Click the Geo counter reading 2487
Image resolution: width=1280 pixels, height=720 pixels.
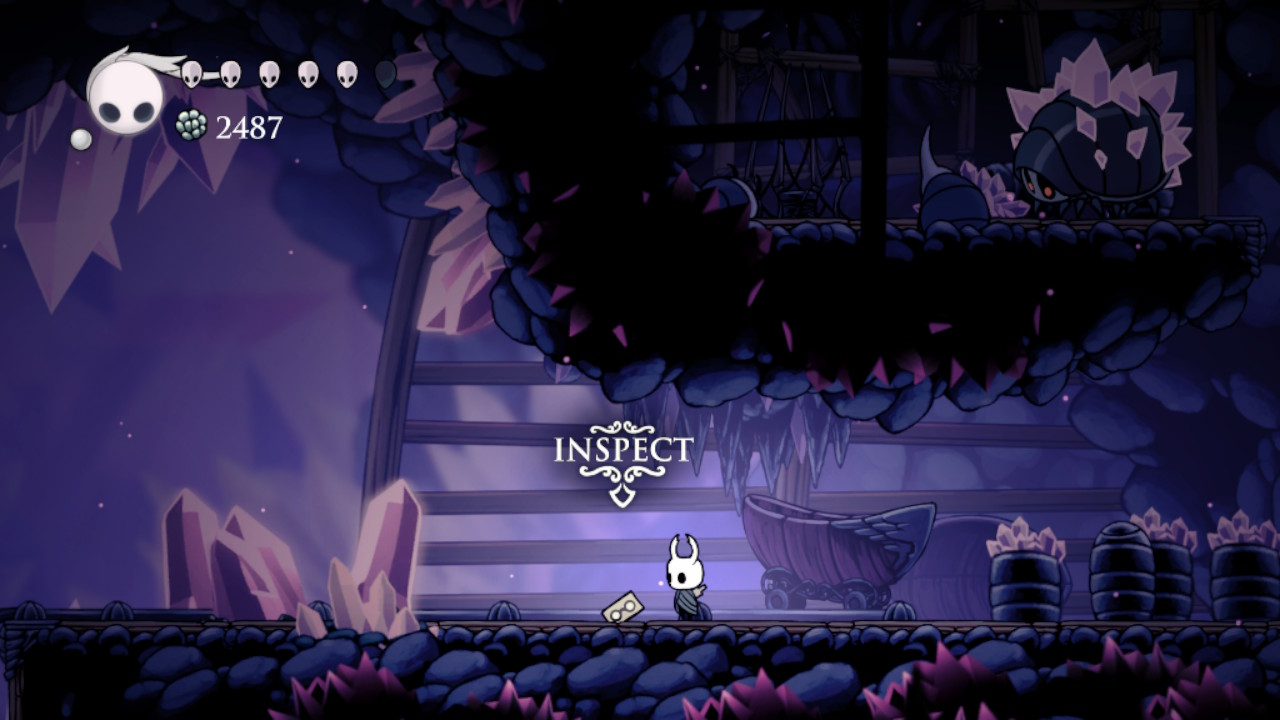coord(247,126)
